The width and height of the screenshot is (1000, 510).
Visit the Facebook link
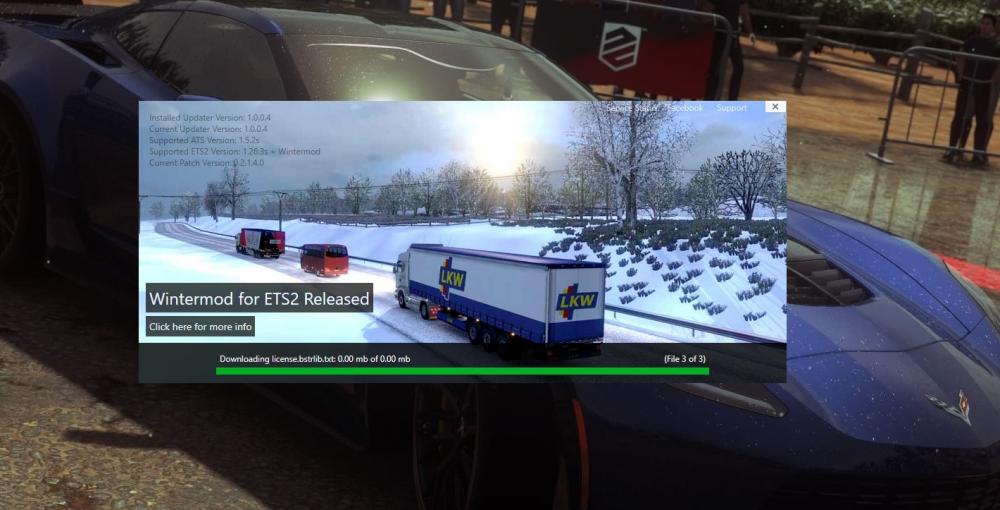[685, 108]
